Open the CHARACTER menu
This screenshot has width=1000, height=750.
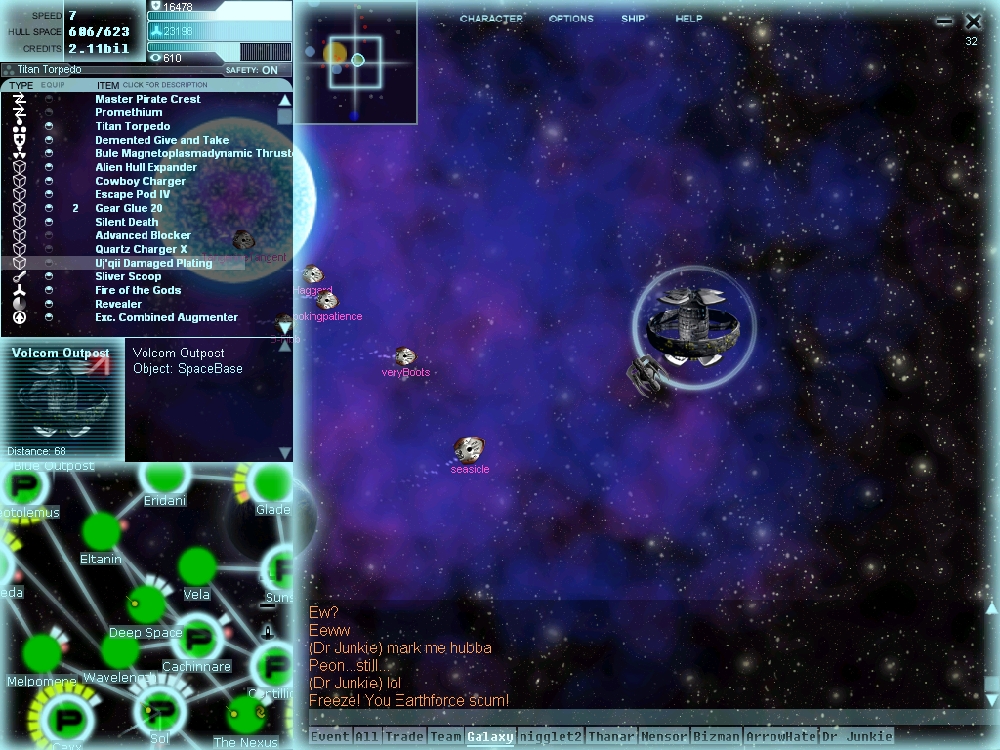click(491, 19)
